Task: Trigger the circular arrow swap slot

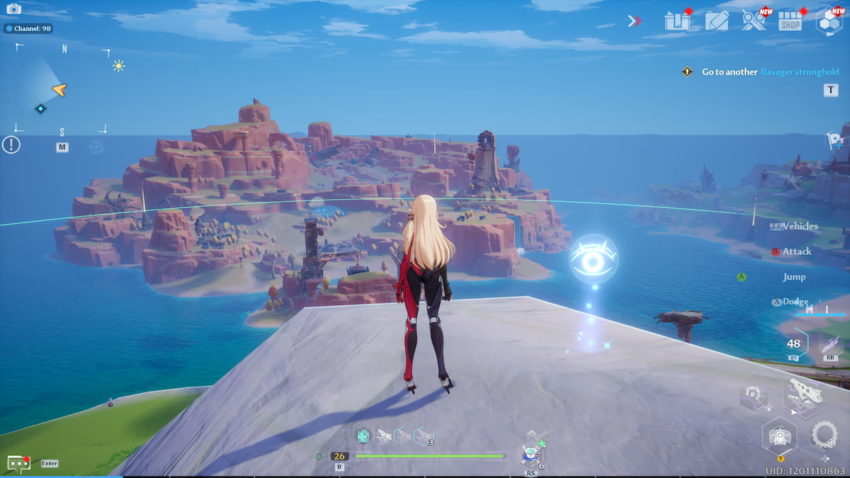Action: (755, 396)
